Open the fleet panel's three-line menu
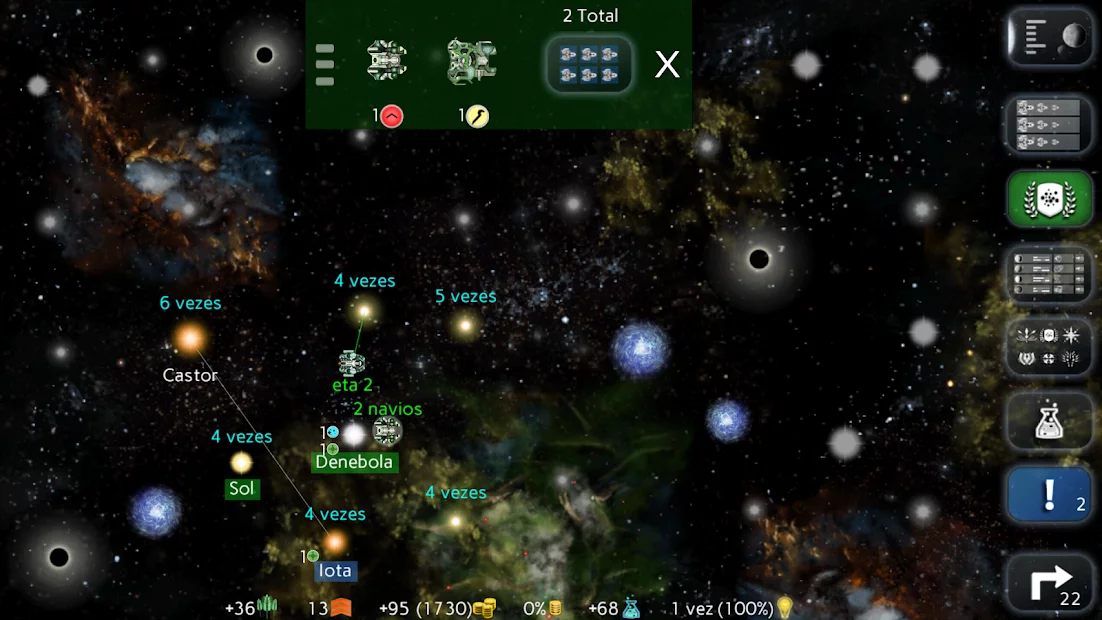 [325, 65]
